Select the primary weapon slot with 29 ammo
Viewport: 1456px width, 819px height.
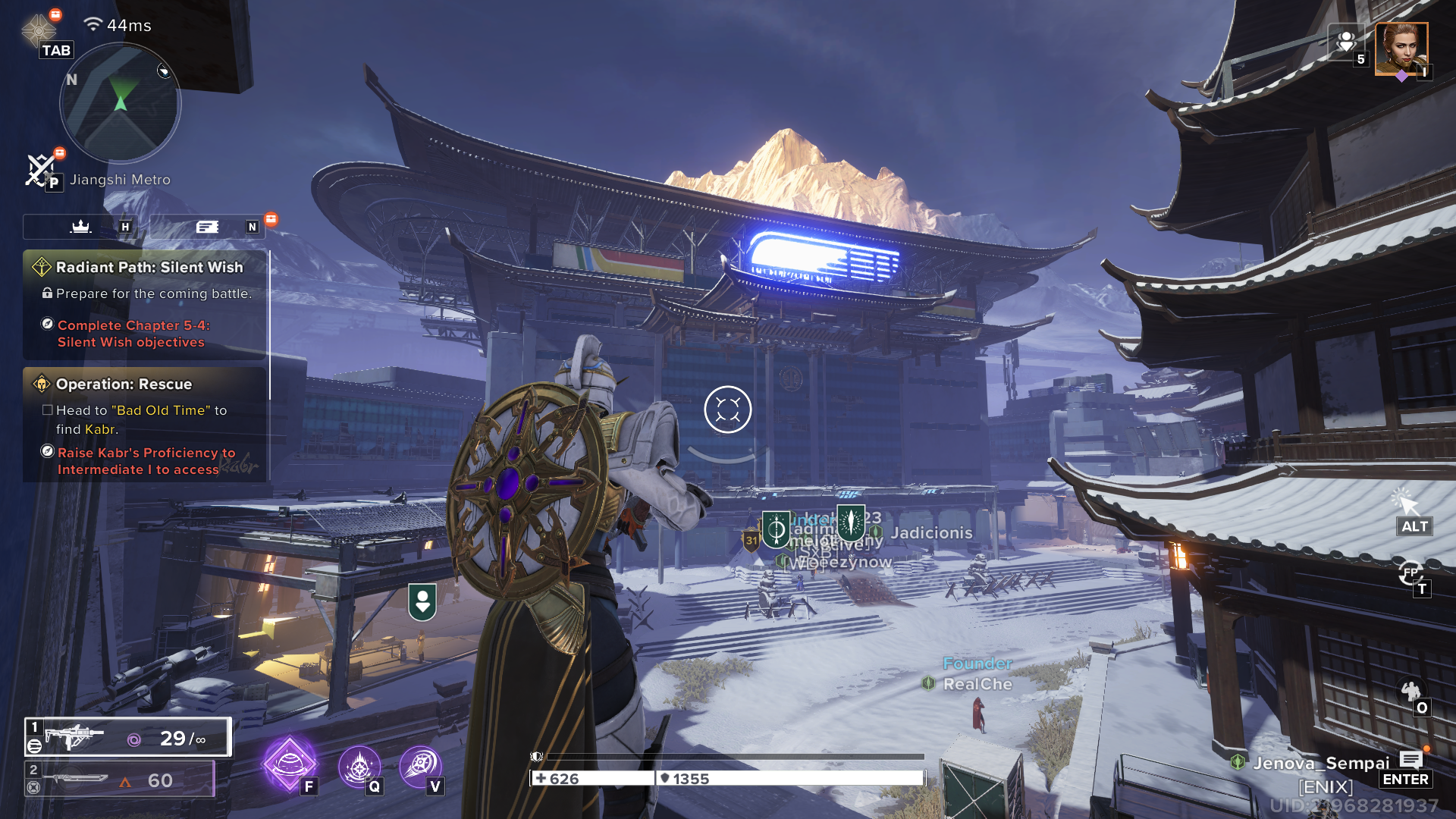[127, 737]
